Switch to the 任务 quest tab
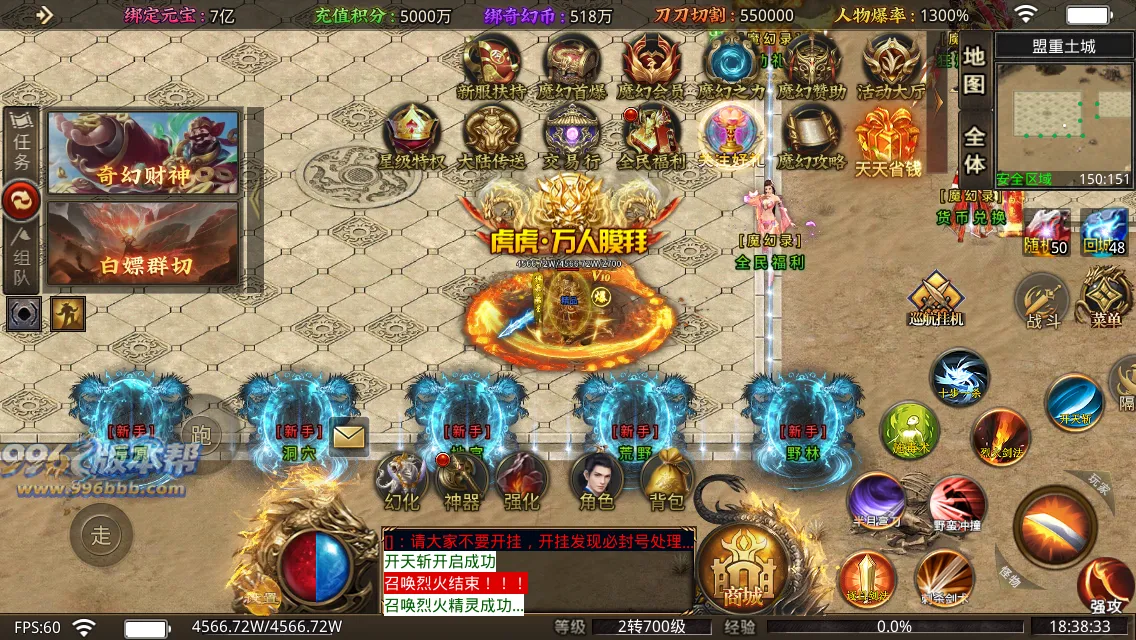 pyautogui.click(x=20, y=144)
